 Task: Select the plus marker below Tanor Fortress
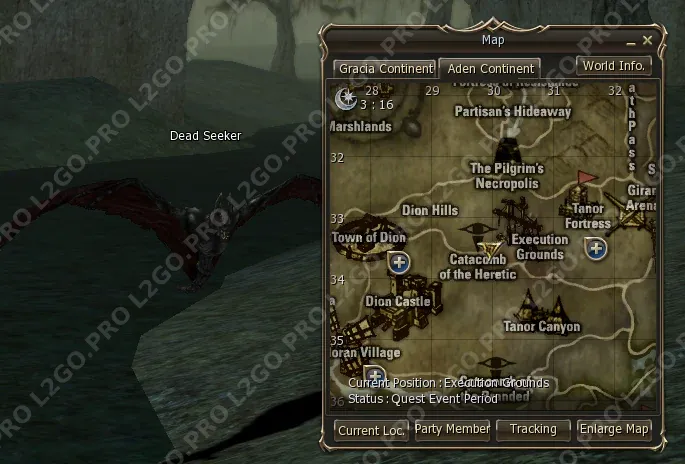597,248
